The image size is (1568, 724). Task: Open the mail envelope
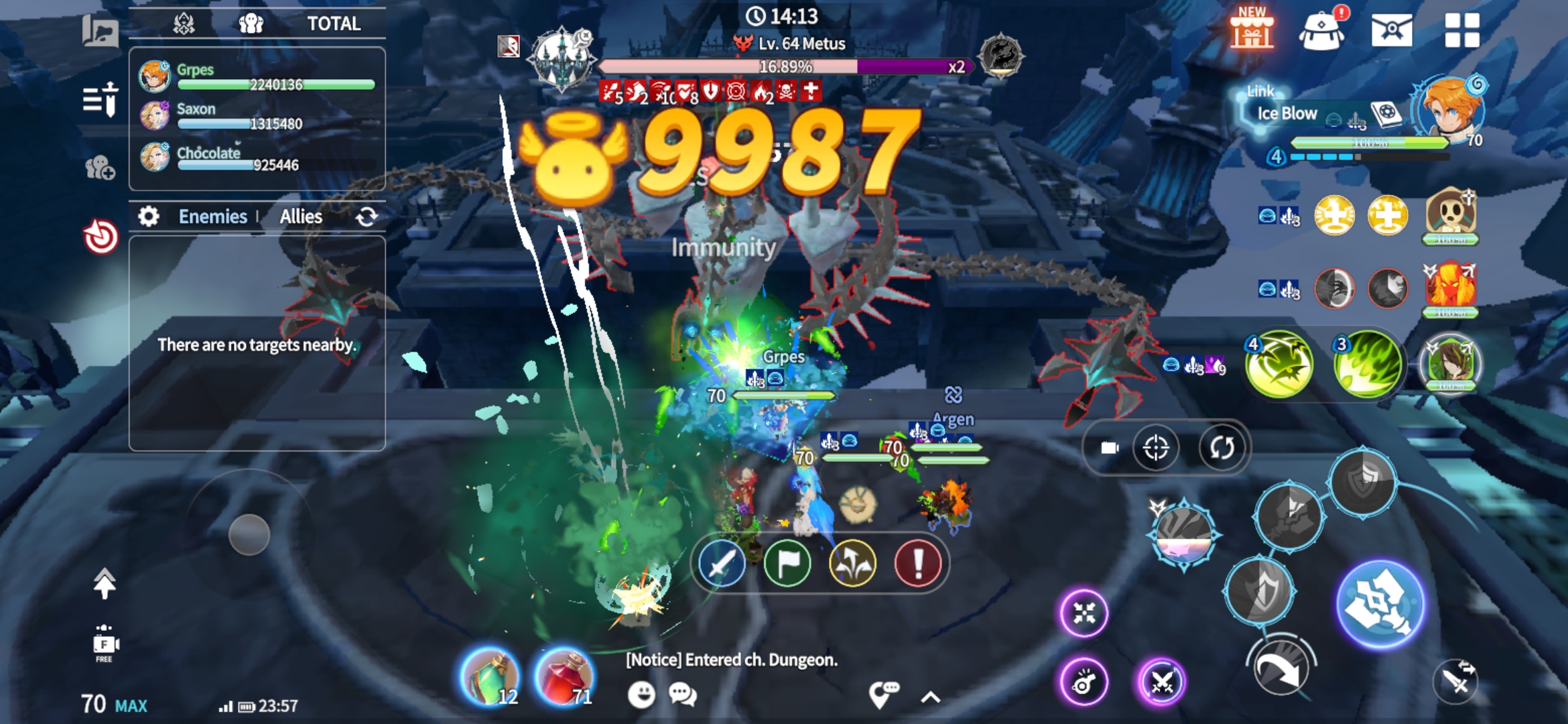point(1391,31)
